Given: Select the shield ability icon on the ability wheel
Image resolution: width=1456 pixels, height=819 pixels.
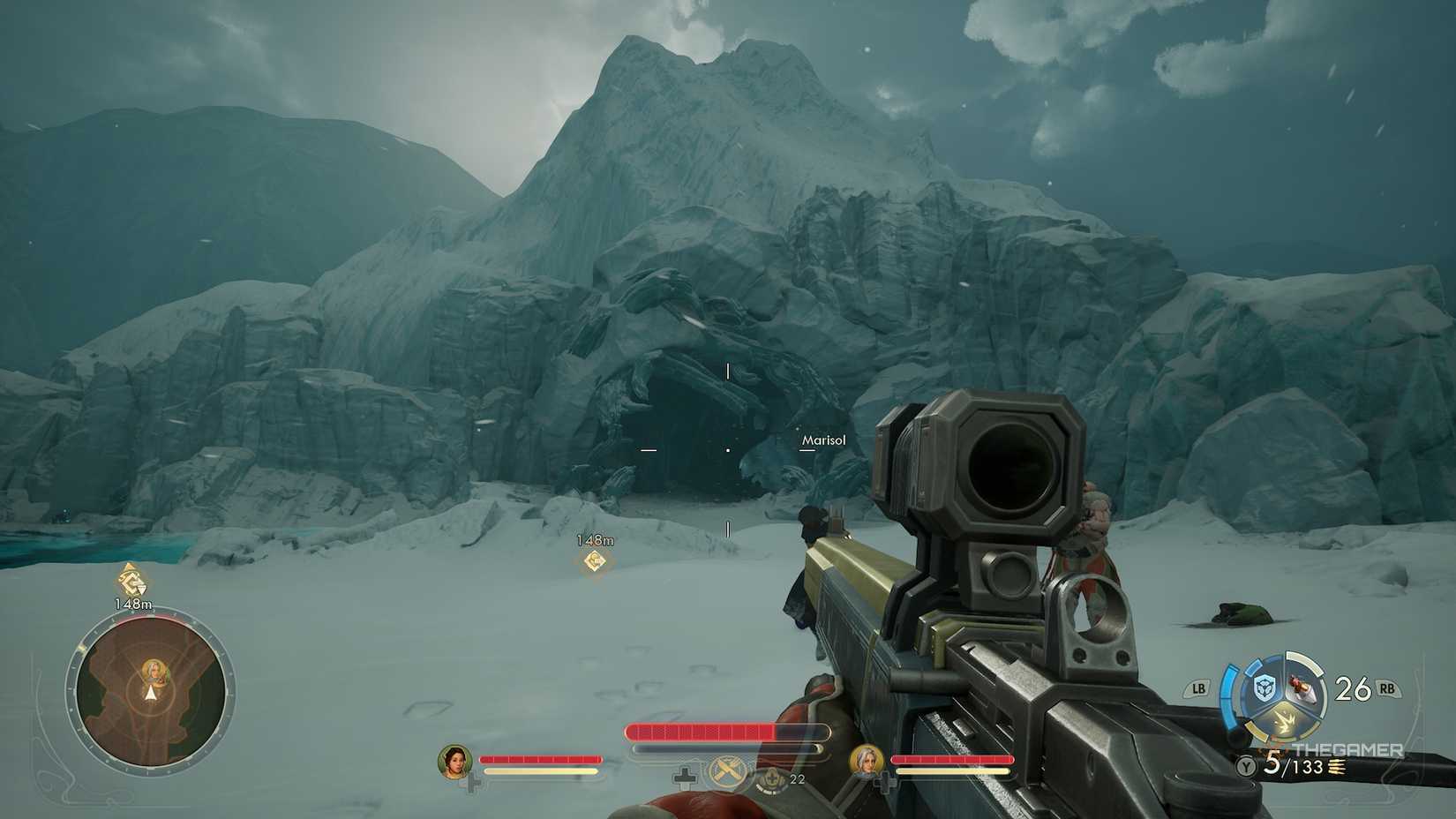Looking at the screenshot, I should coord(1264,687).
